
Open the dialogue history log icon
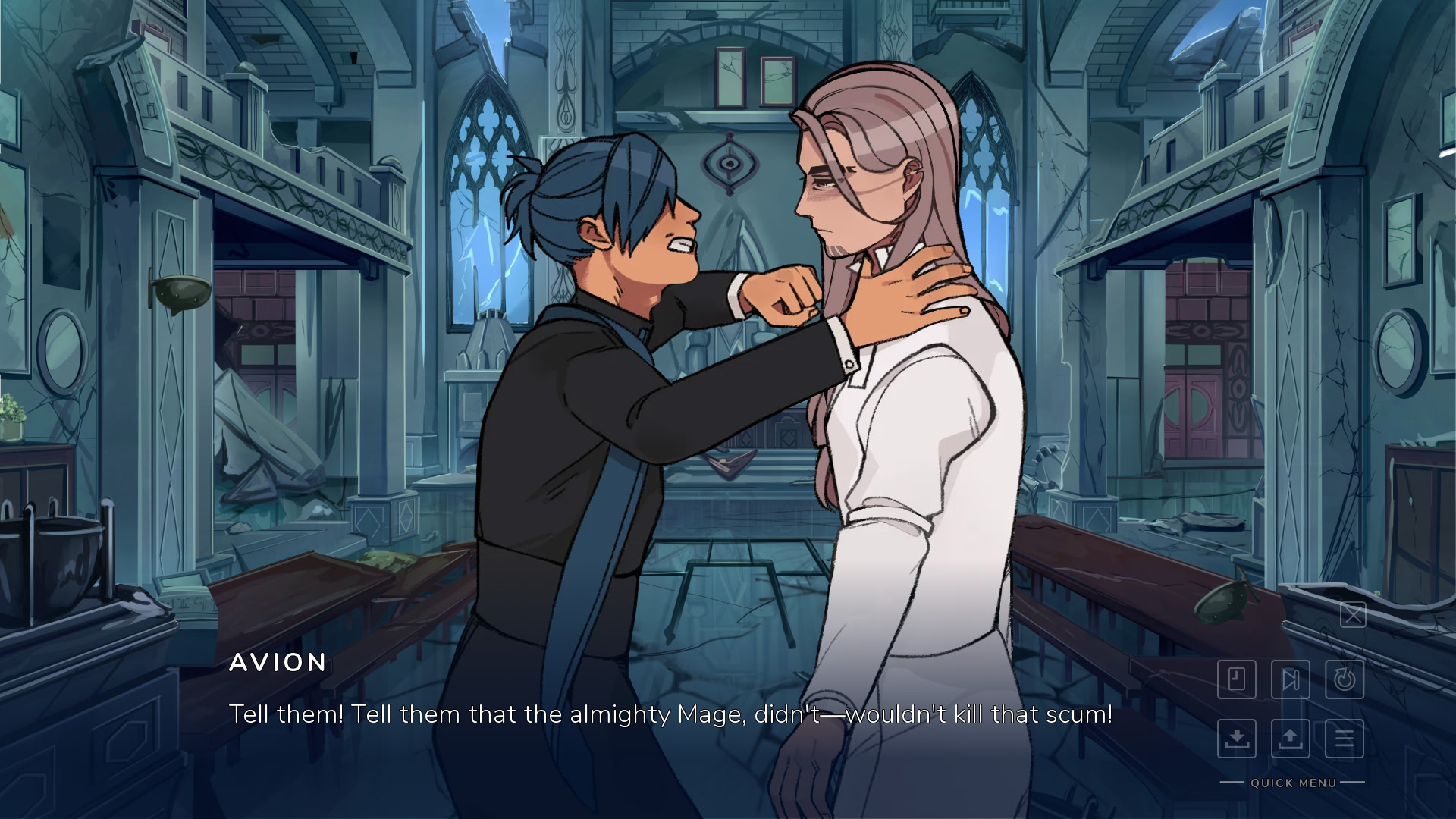click(x=1237, y=679)
